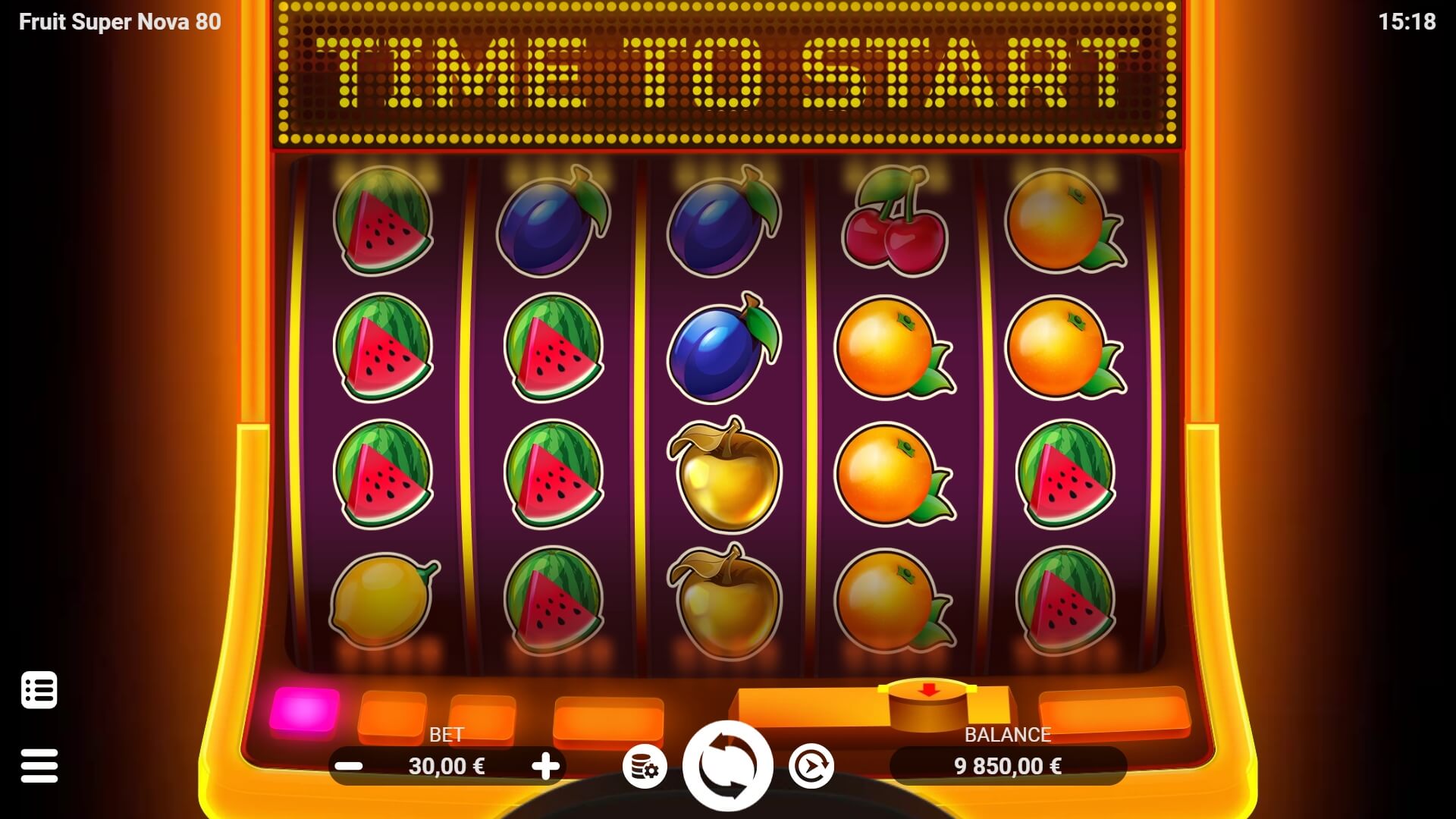1456x819 pixels.
Task: Open the paytable list icon
Action: (x=39, y=689)
